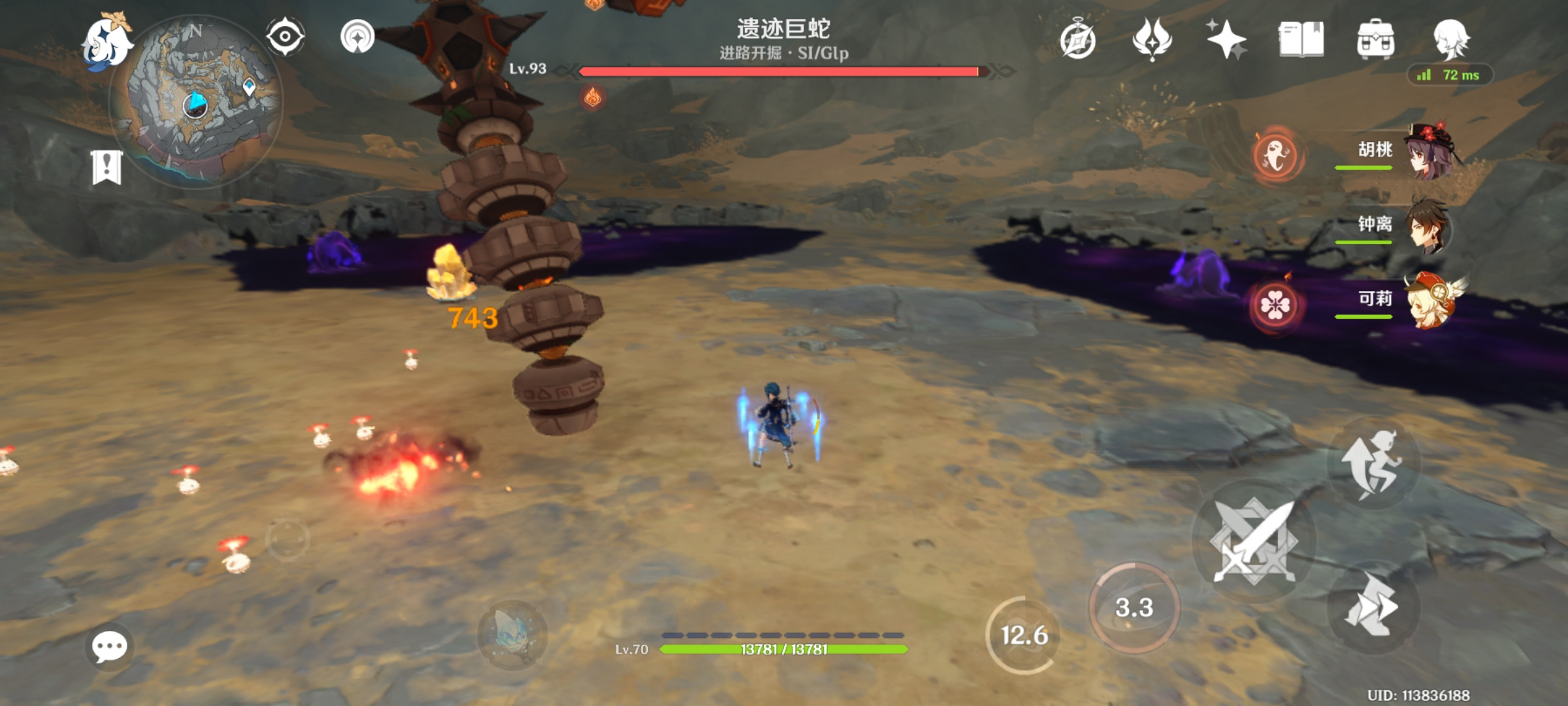Switch to party member 钟离
This screenshot has width=1568, height=706.
pos(1405,226)
